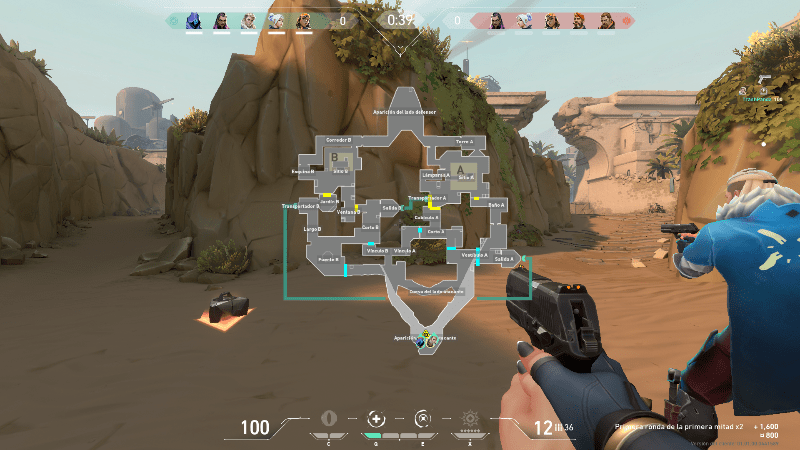The image size is (800, 450).
Task: Activate the plus-sign ability icon
Action: coord(375,418)
